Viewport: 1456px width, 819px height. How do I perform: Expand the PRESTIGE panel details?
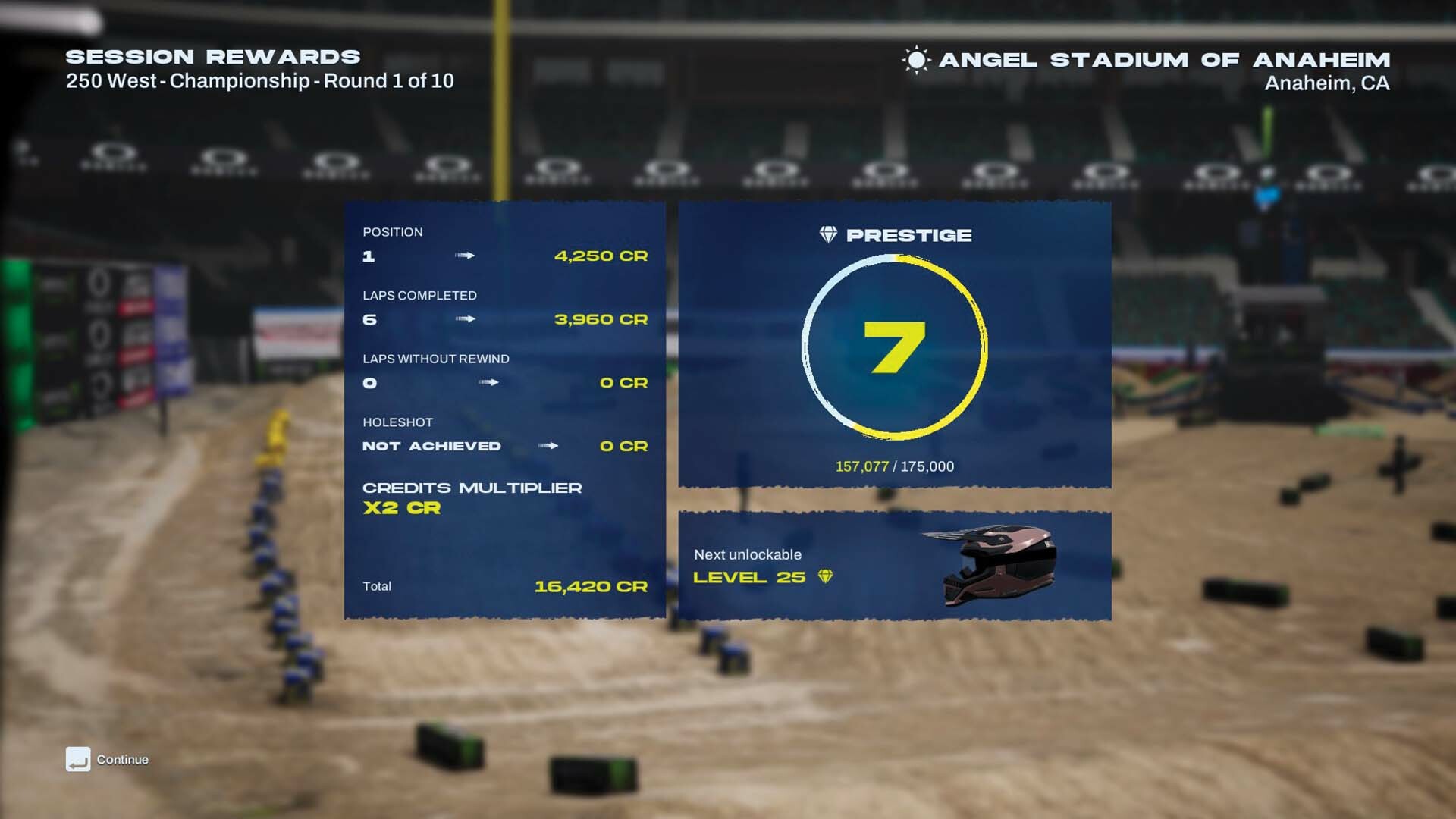tap(895, 345)
